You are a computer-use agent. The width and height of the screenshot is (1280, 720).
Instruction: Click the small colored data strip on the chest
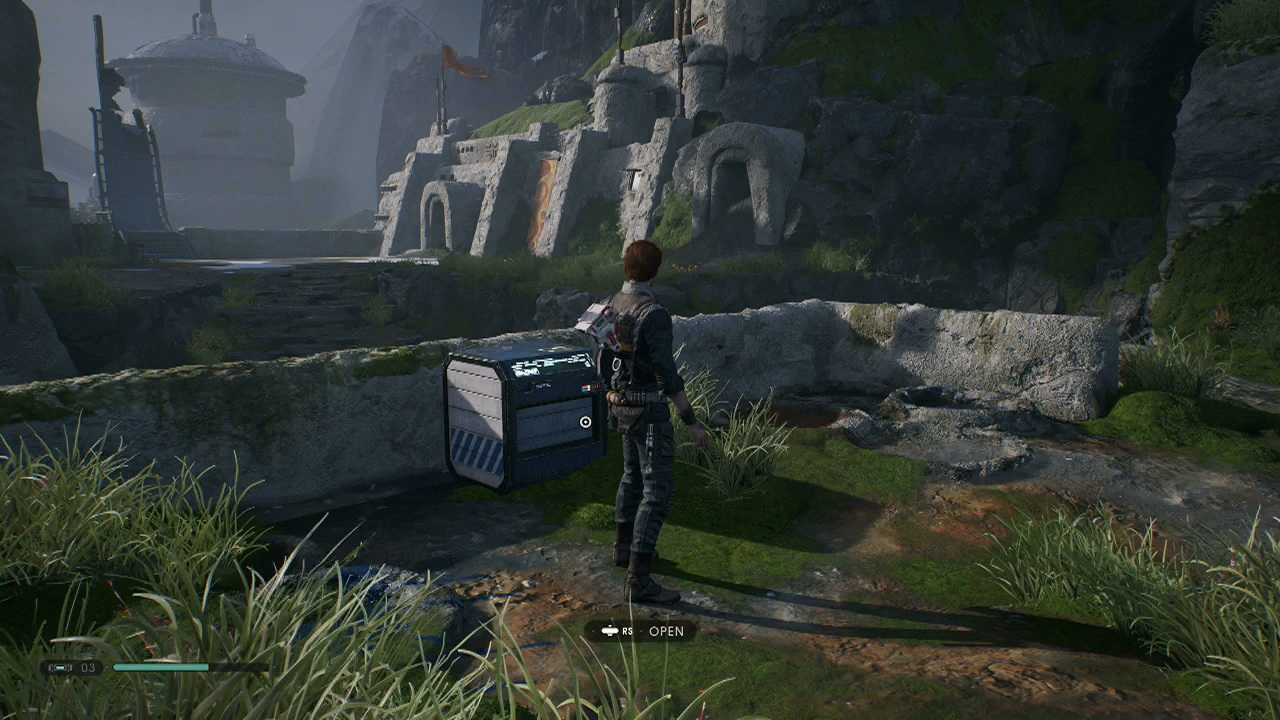tap(589, 388)
